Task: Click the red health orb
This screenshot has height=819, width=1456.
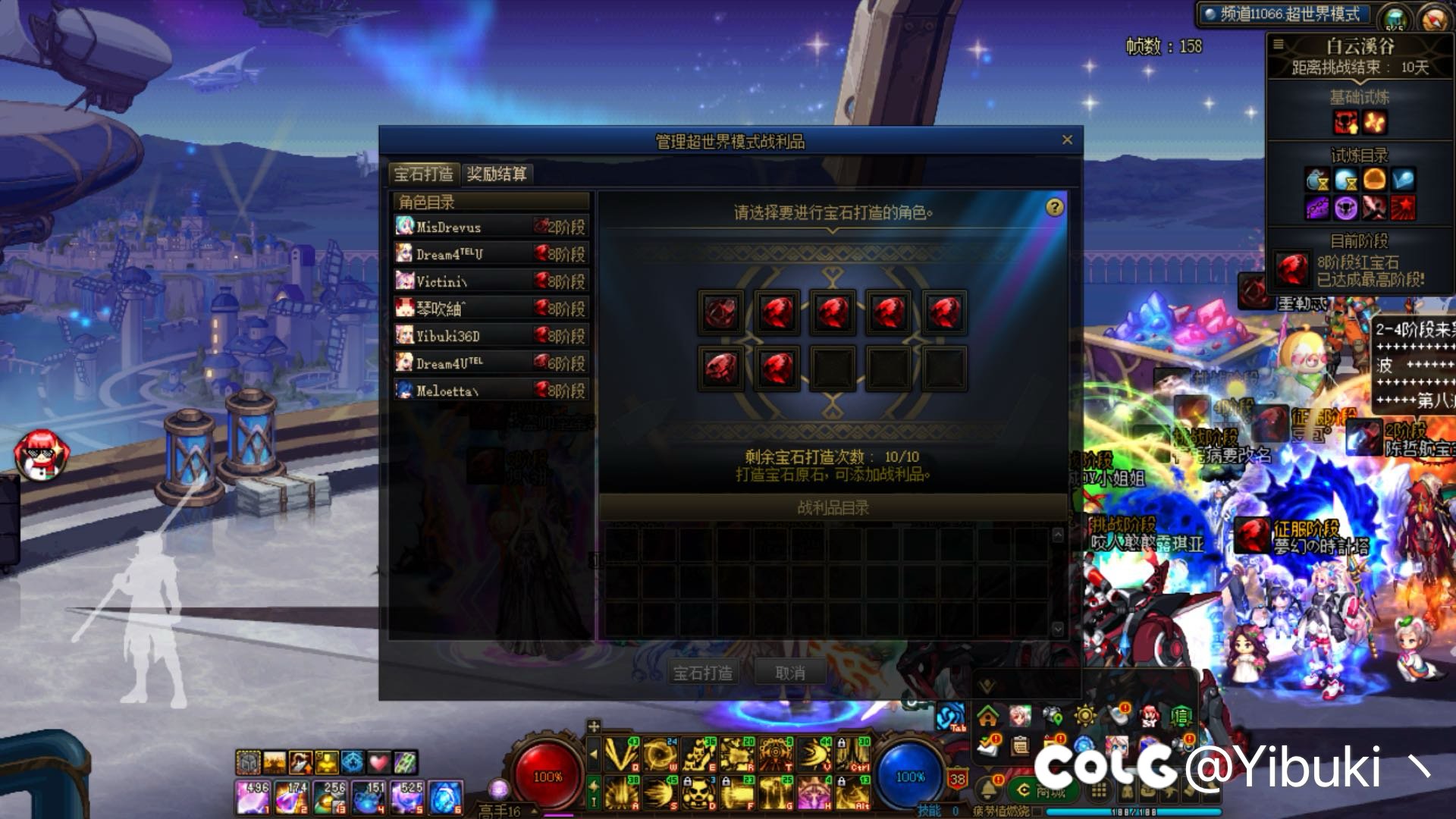Action: click(548, 777)
